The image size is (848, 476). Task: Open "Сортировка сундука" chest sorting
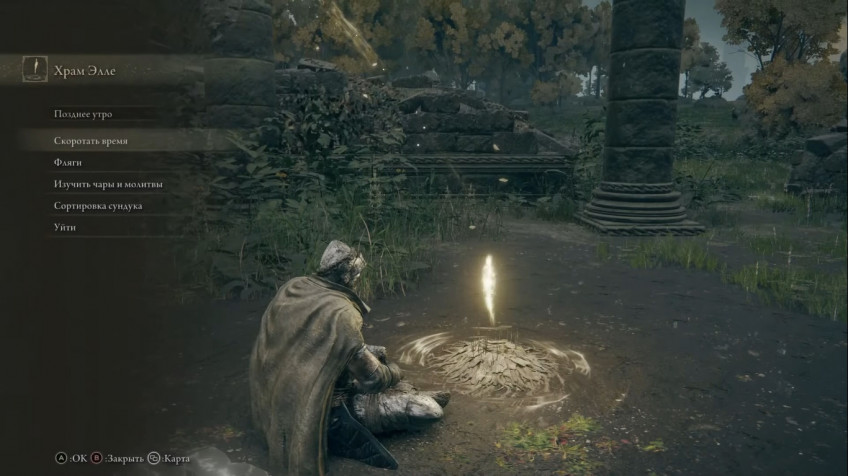tap(98, 206)
